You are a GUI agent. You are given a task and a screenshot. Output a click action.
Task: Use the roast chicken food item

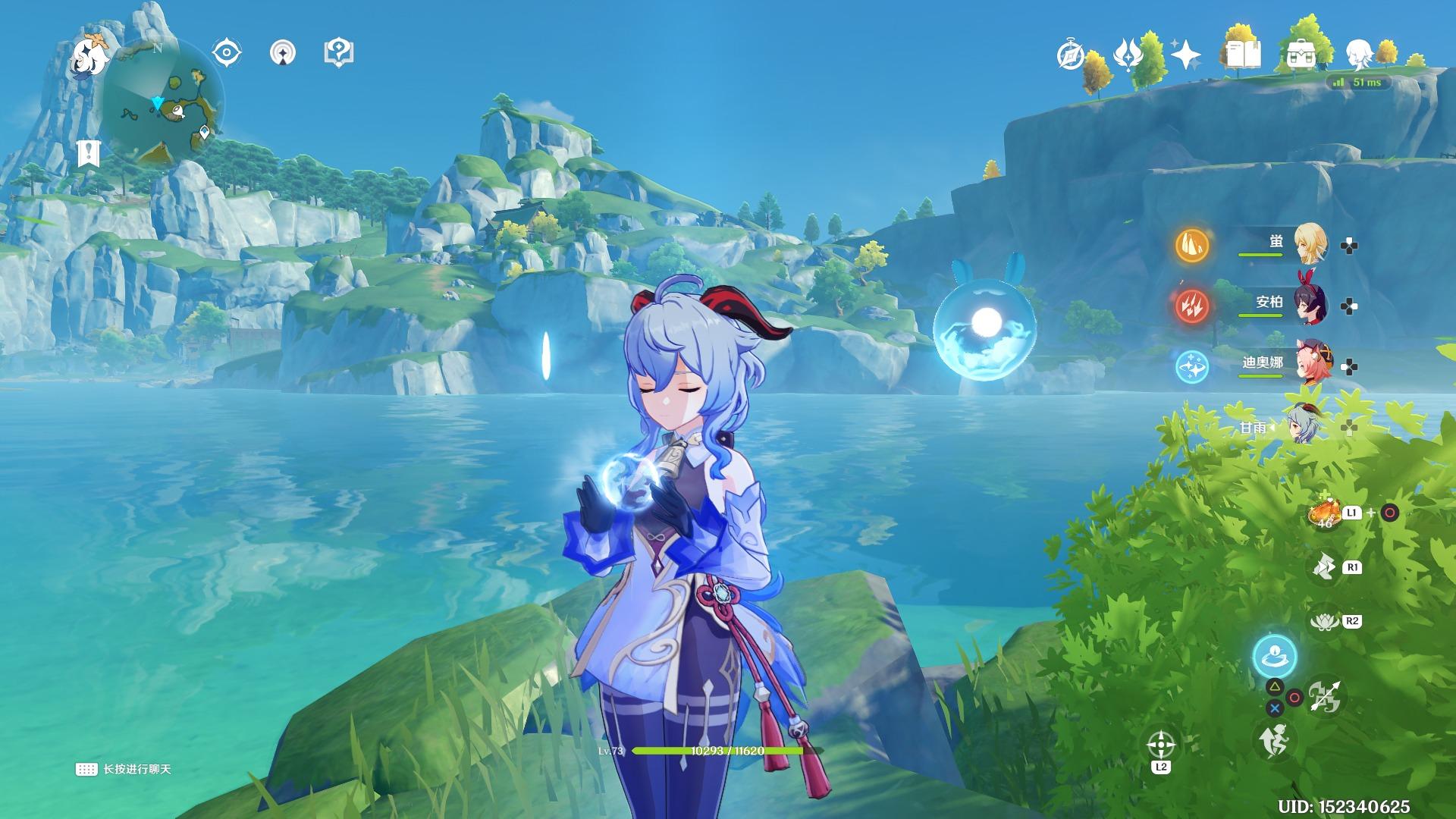(x=1324, y=514)
